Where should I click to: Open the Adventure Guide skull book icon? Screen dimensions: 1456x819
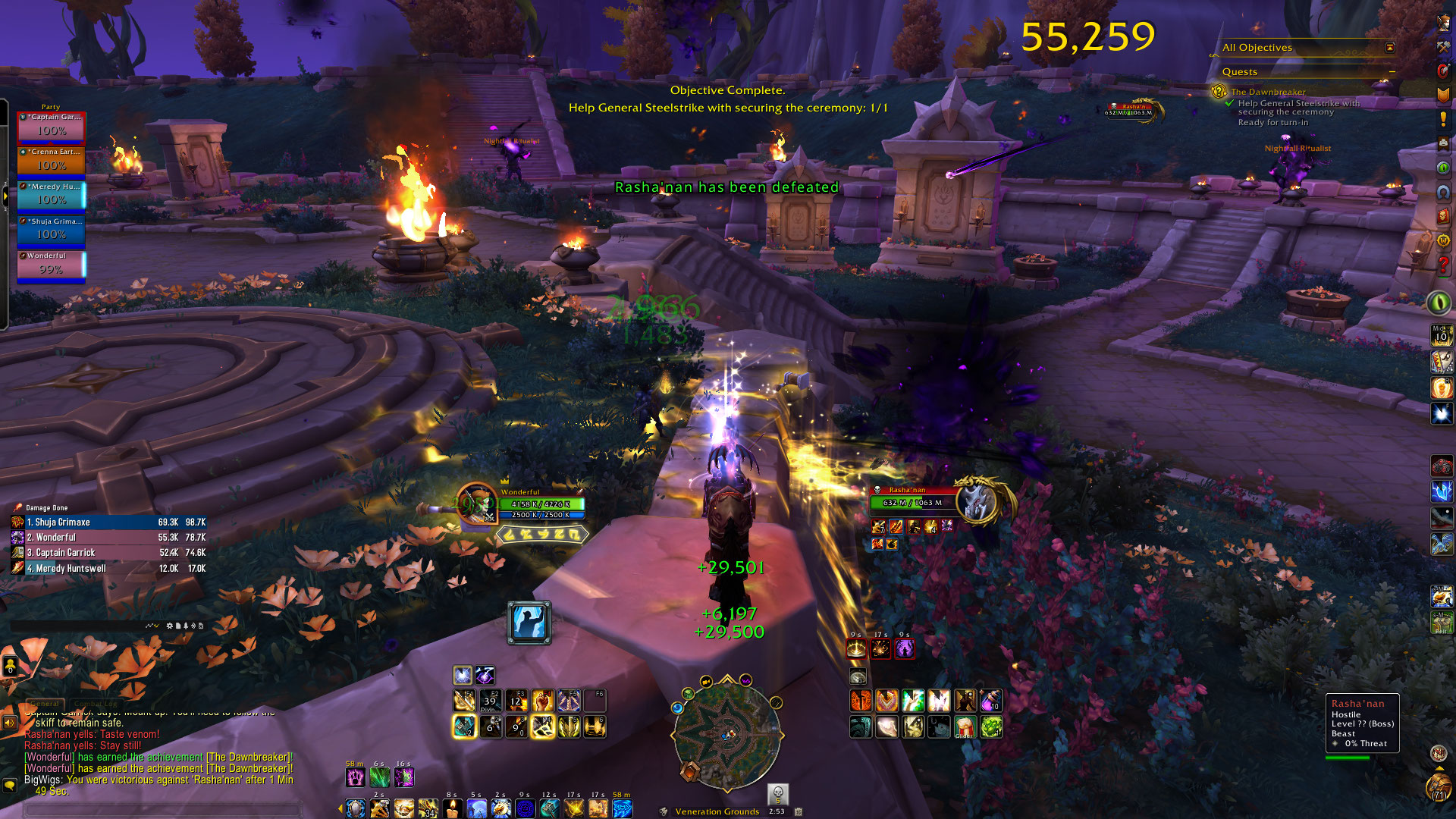(1443, 216)
